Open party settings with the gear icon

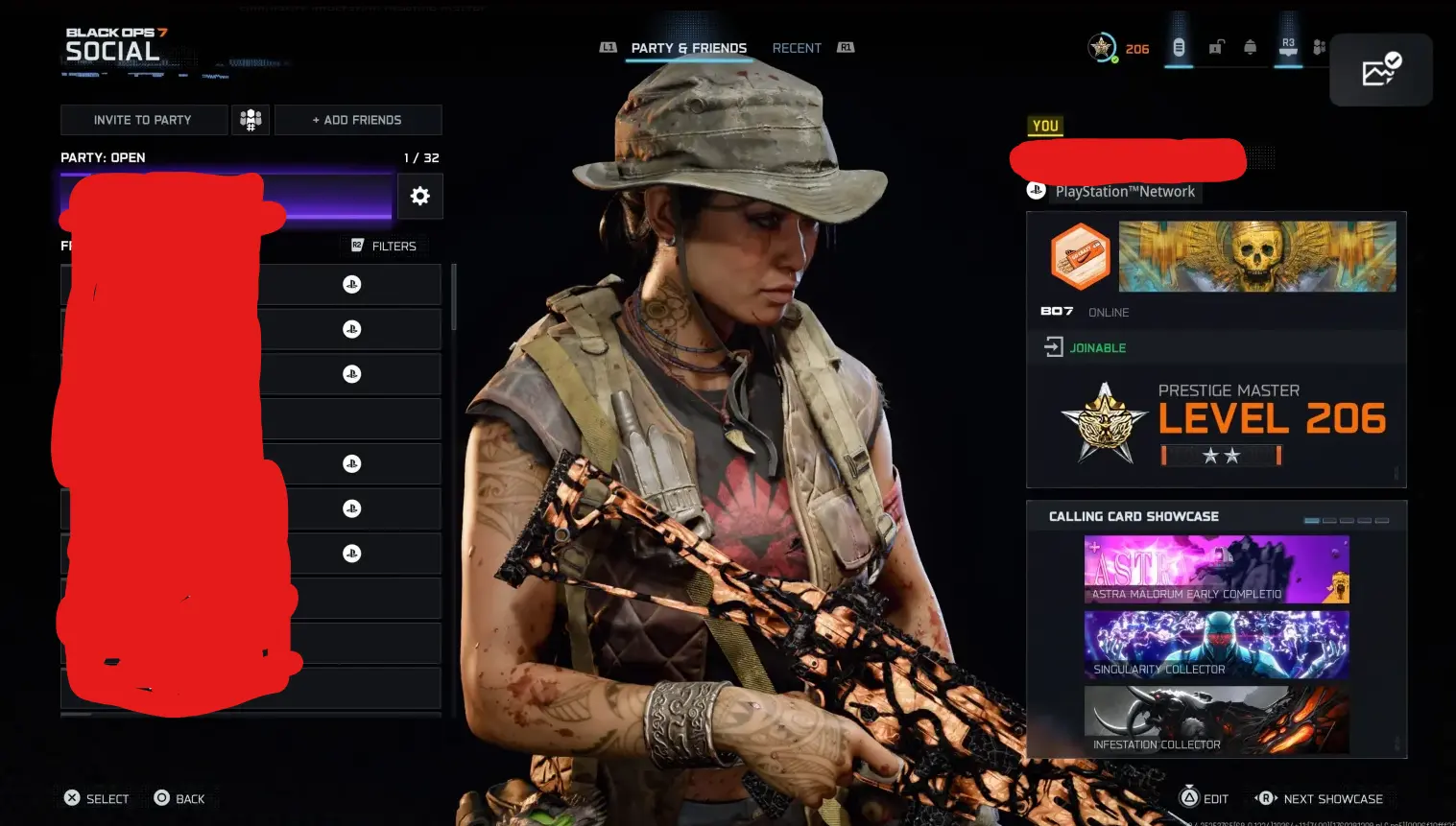coord(420,196)
